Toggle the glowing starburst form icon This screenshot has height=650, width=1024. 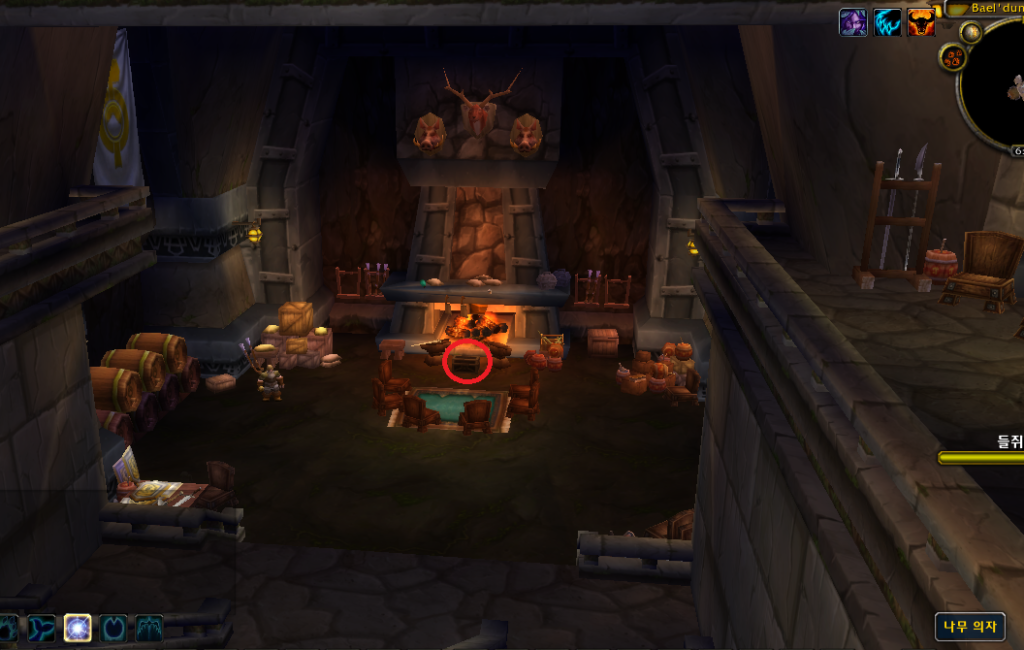point(78,628)
